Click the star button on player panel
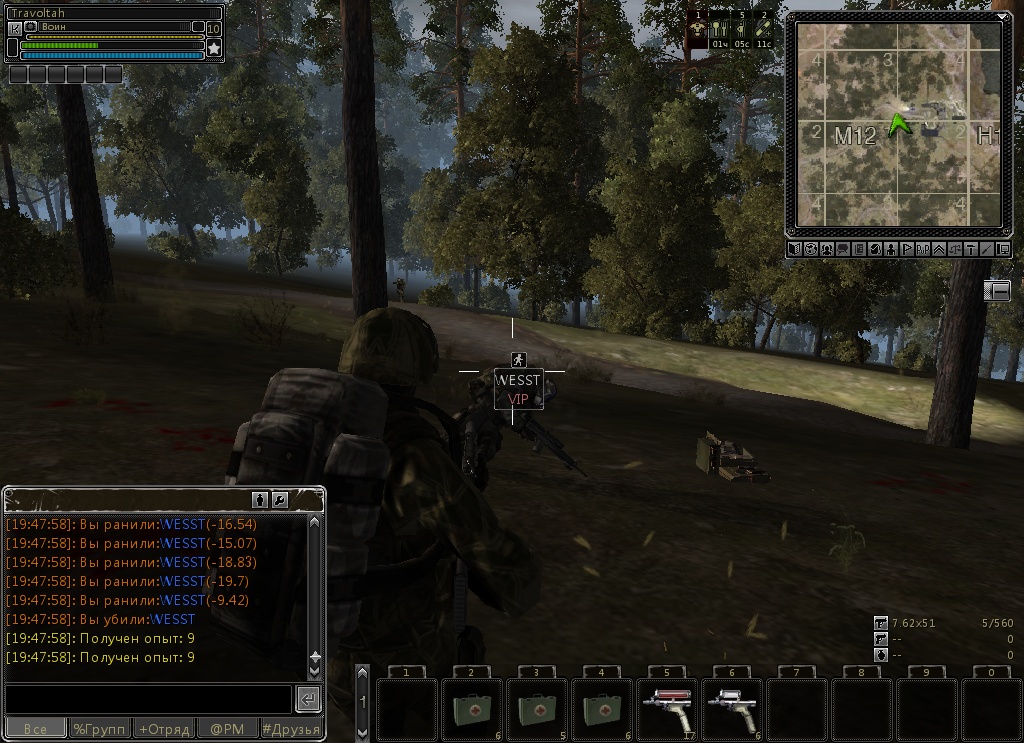Screen dimensions: 1024x743 (x=213, y=47)
